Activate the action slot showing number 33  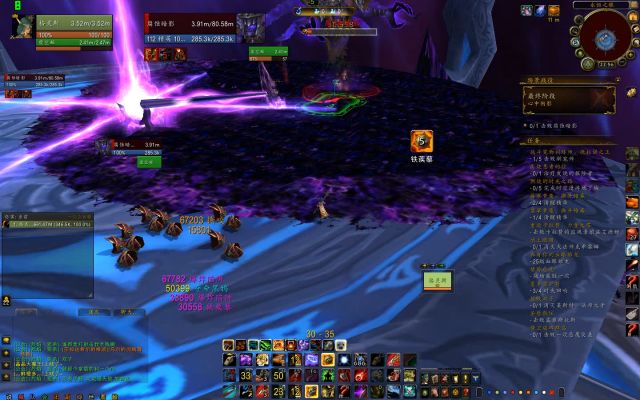point(245,376)
